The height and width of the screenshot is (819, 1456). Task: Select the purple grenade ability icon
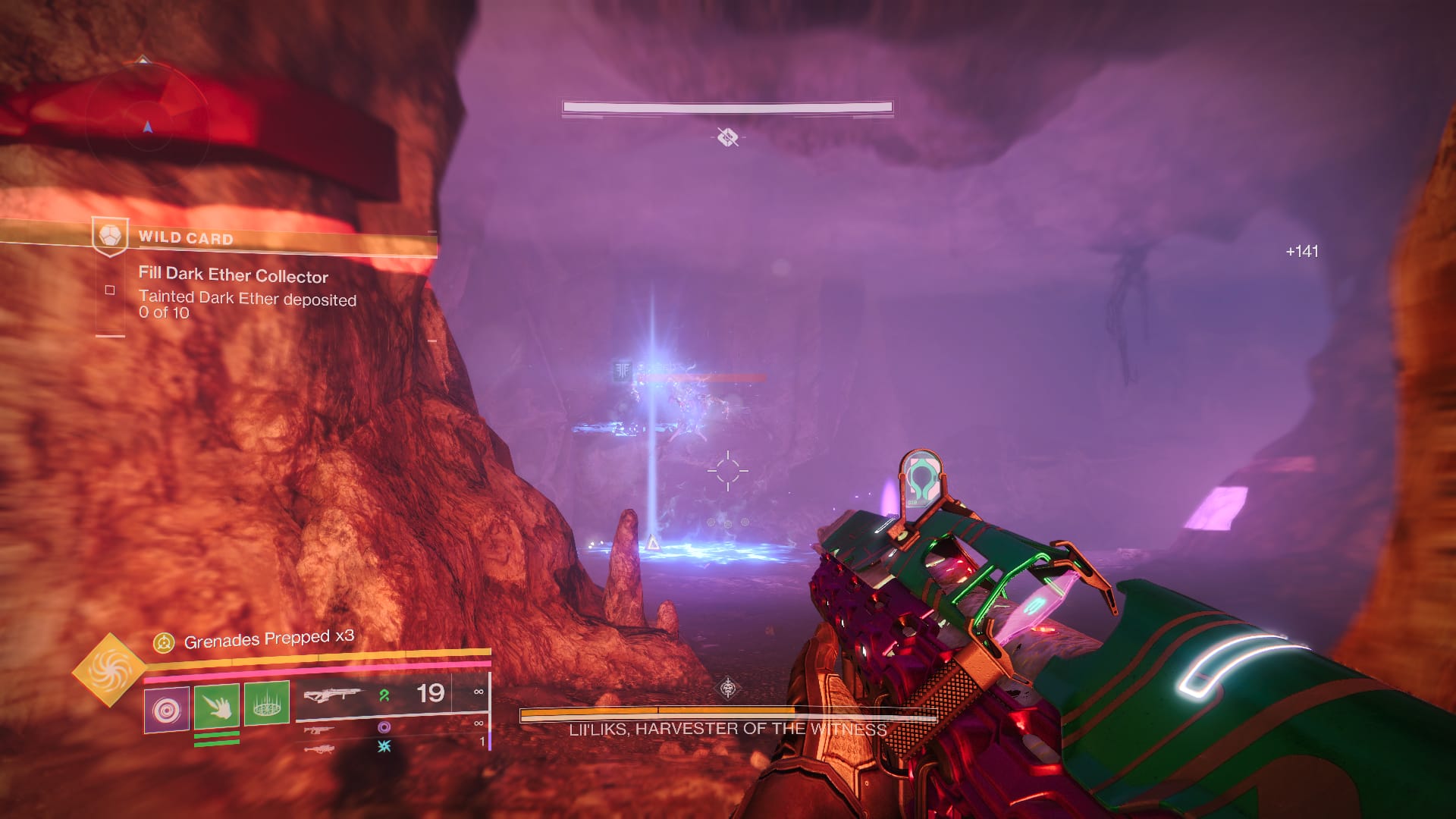tap(167, 710)
